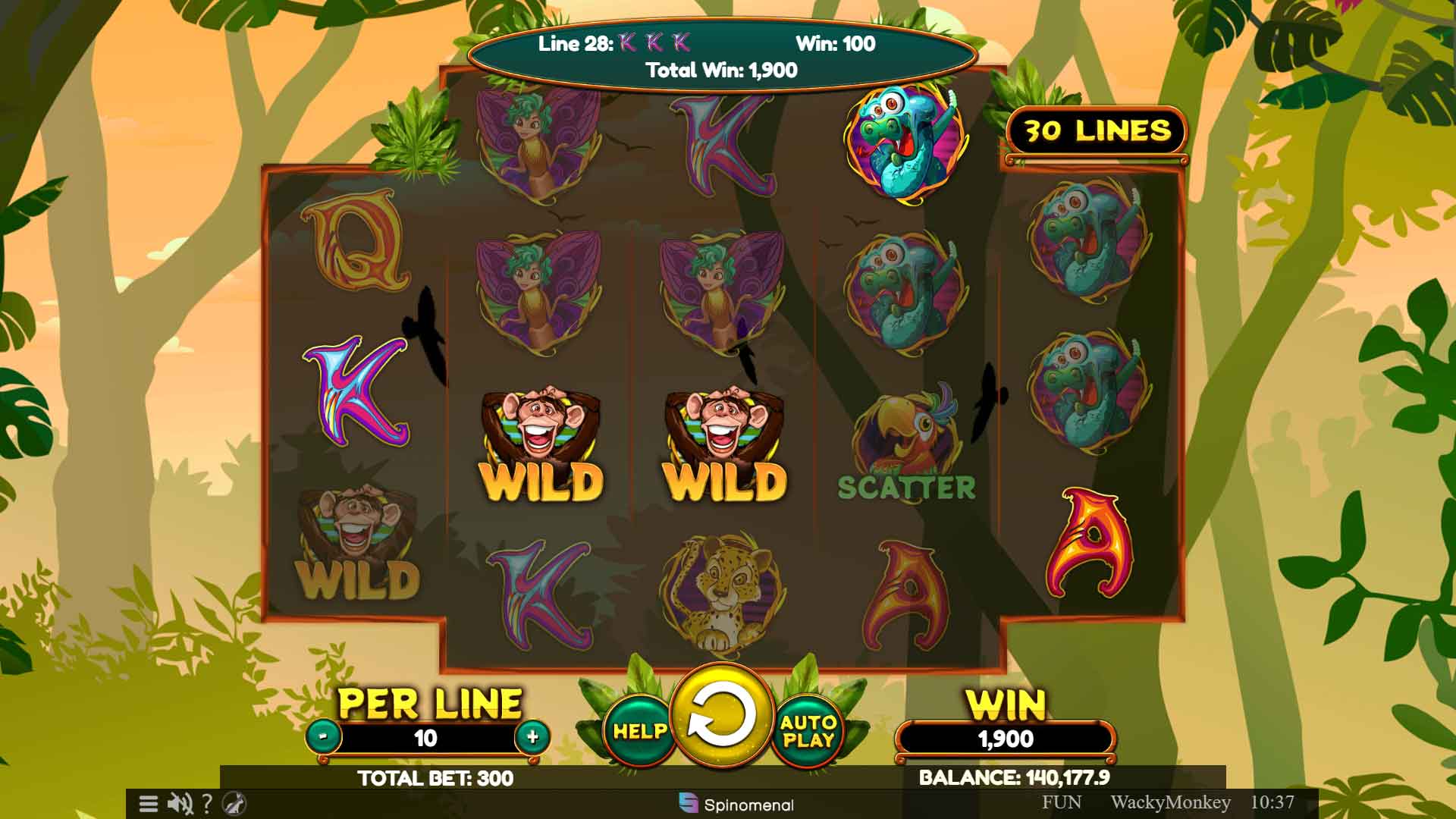This screenshot has height=819, width=1456.
Task: Decrease the per line bet
Action: point(324,736)
